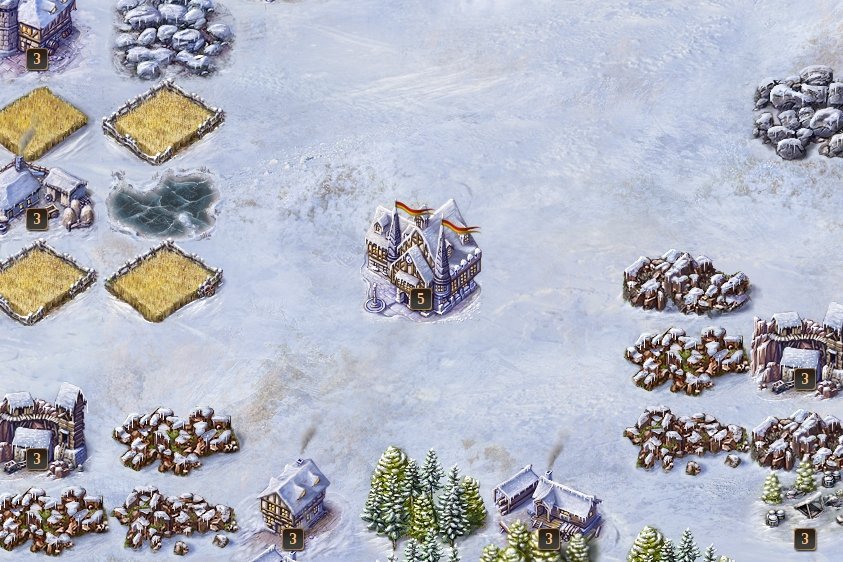Select the level 5 badge on the flagged town hall

tap(420, 297)
